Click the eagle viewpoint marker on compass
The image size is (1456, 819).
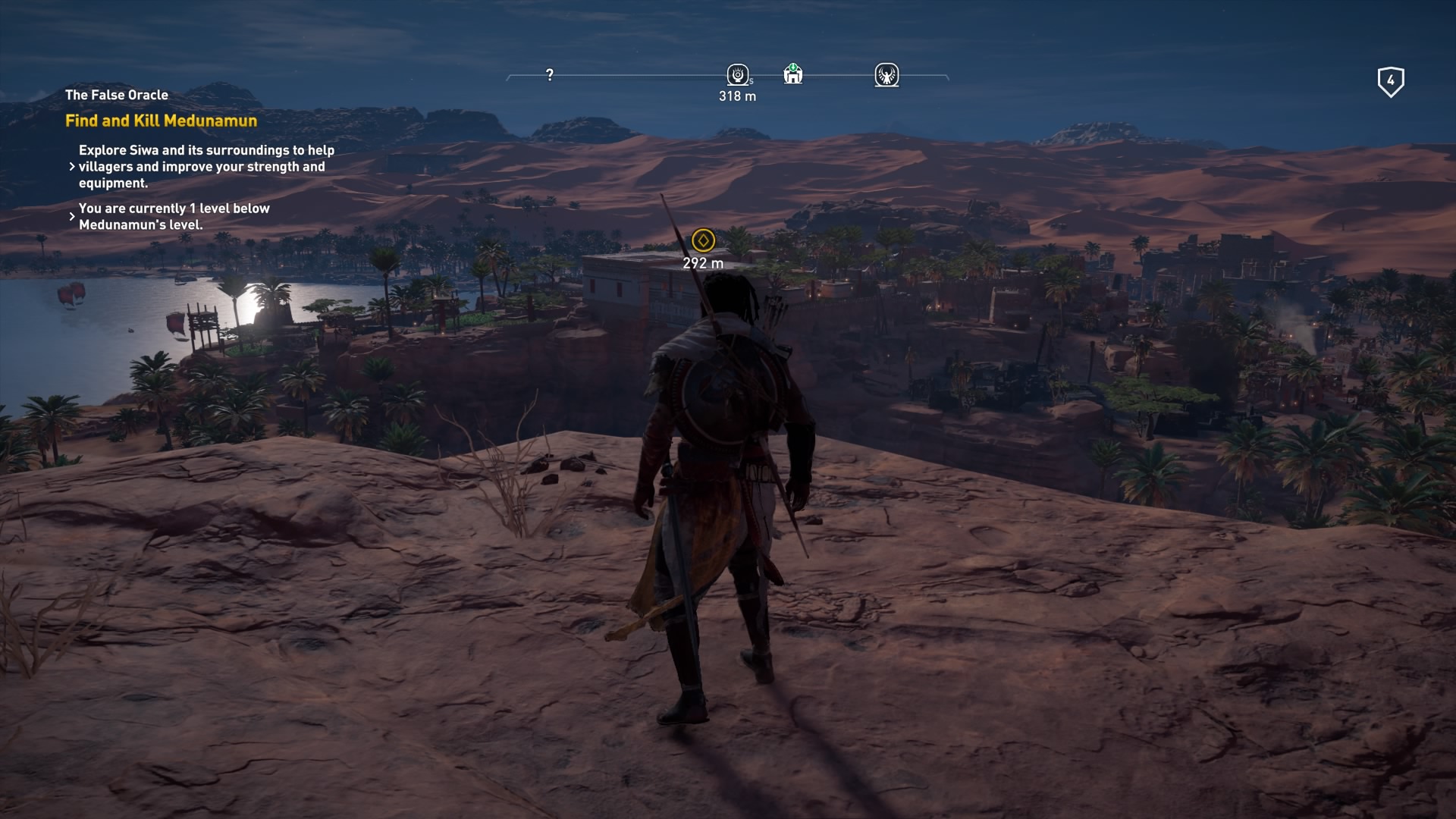pos(886,74)
